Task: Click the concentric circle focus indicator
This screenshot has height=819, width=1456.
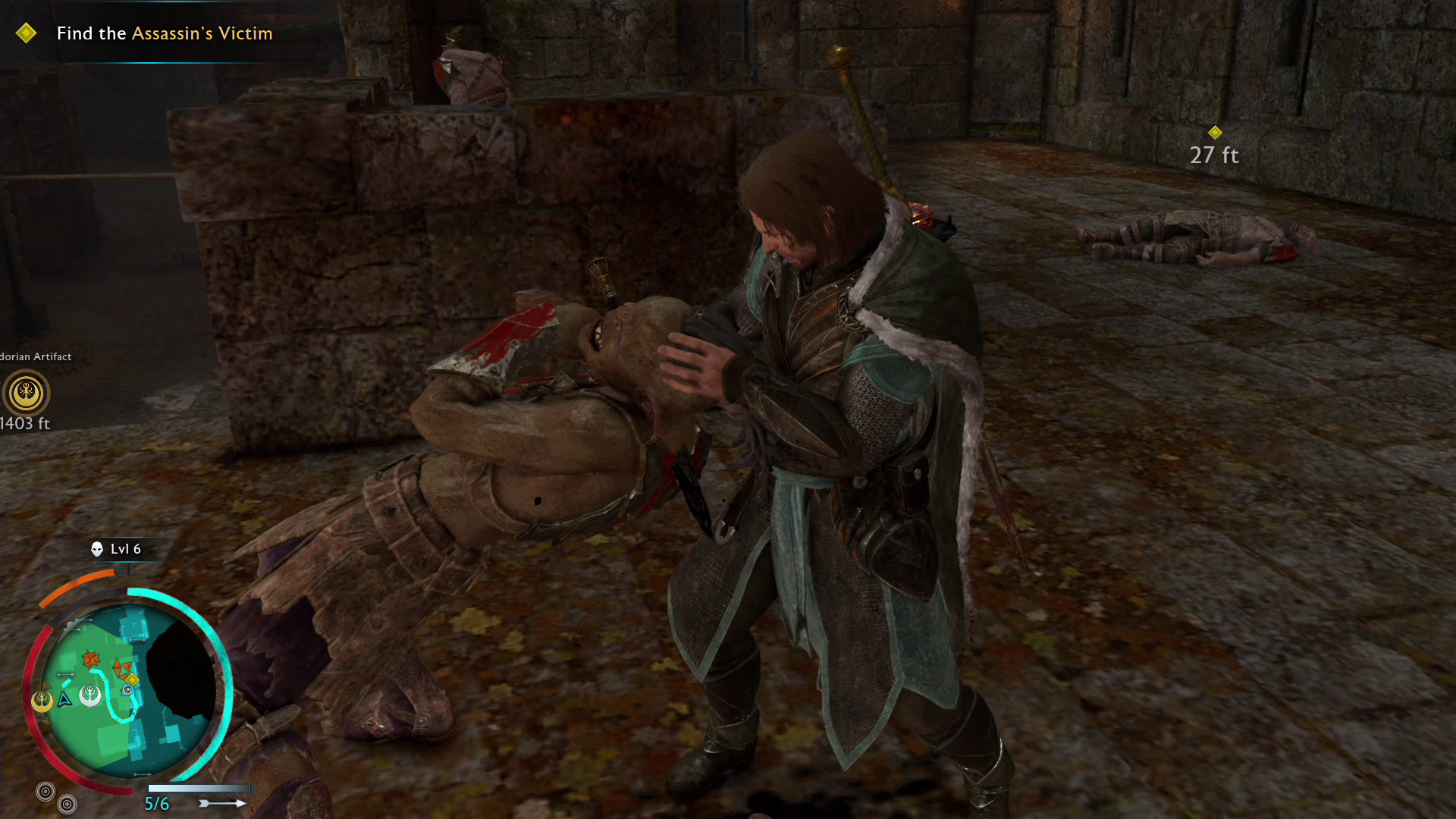Action: [45, 791]
